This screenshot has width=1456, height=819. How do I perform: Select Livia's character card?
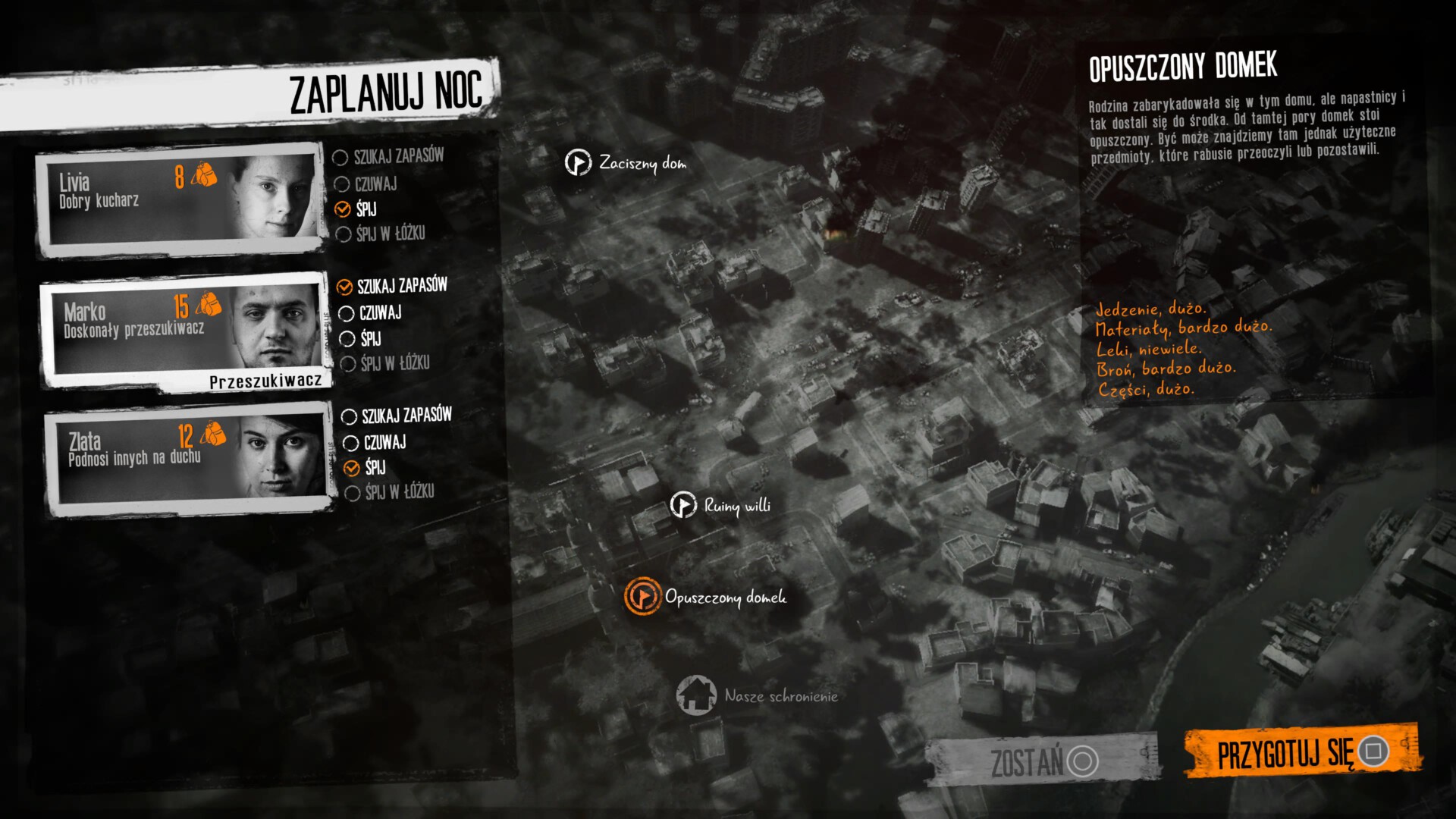[x=180, y=199]
